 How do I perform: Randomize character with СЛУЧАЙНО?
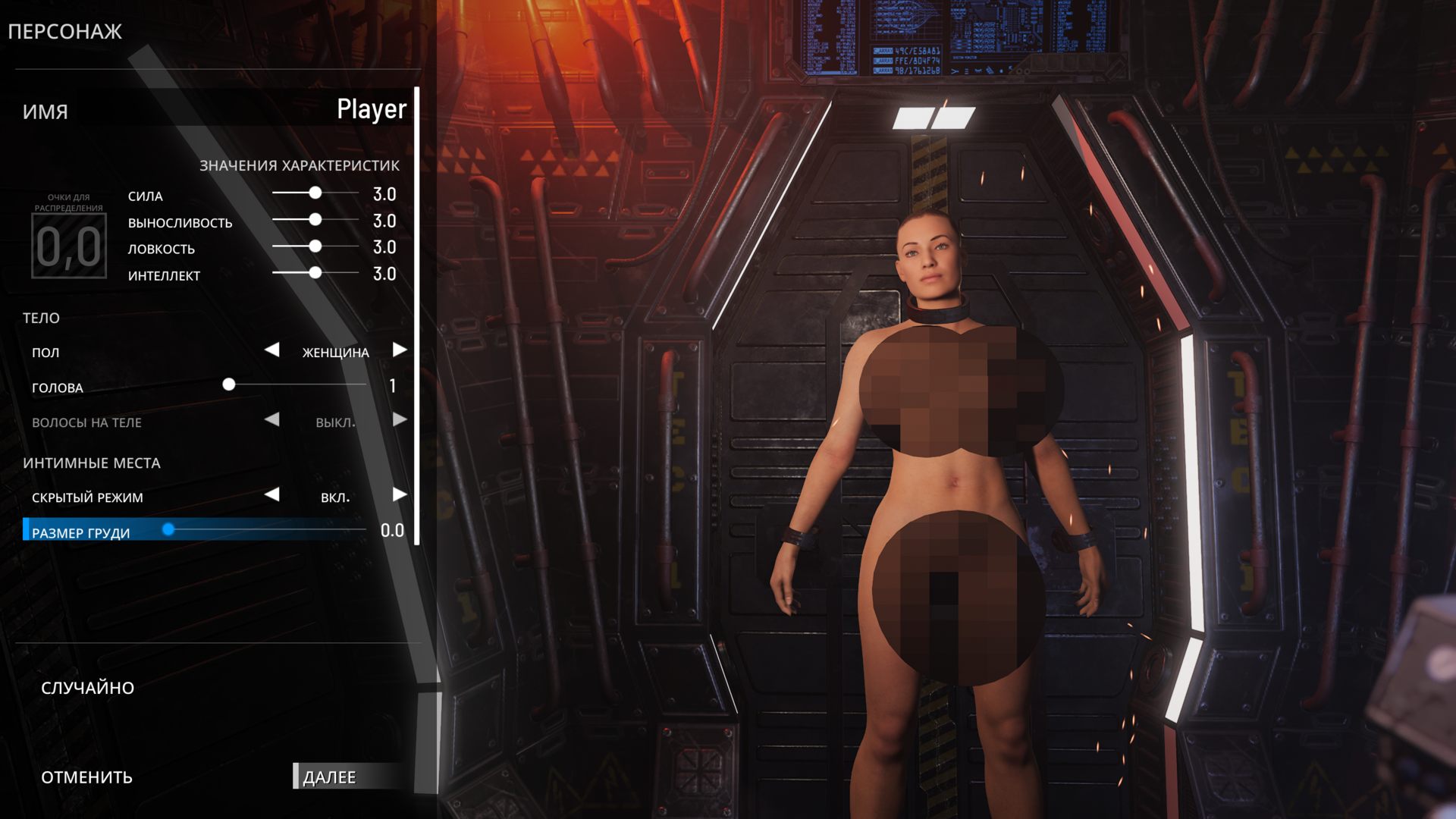[87, 688]
